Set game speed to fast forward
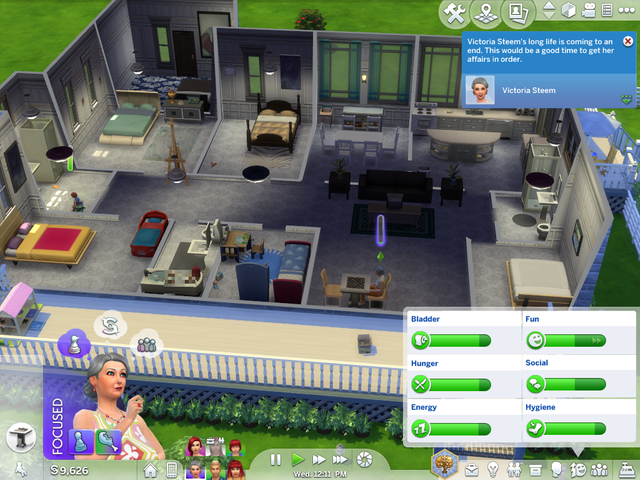640x480 pixels. point(318,459)
